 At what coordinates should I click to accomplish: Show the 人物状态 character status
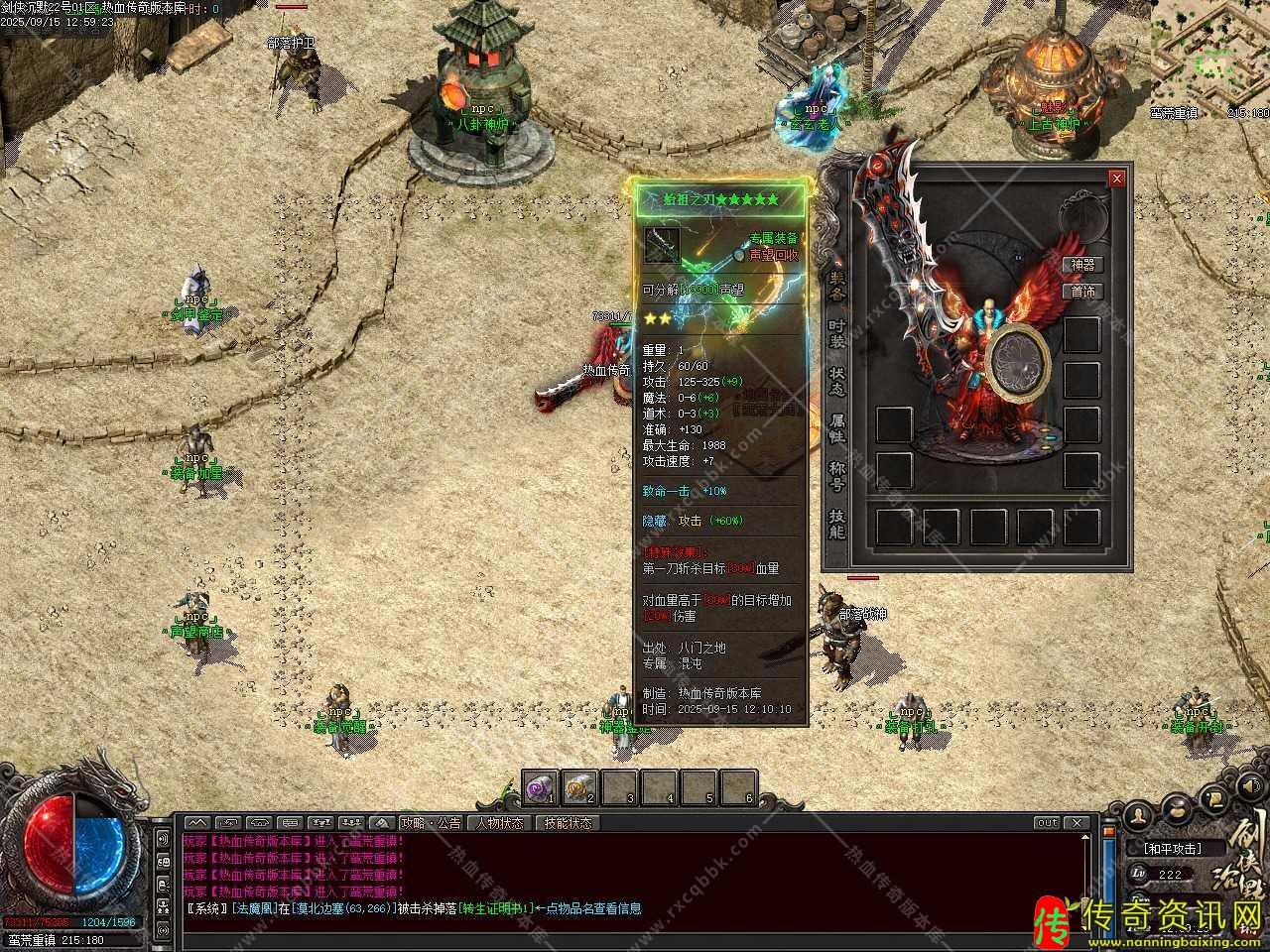pyautogui.click(x=500, y=823)
